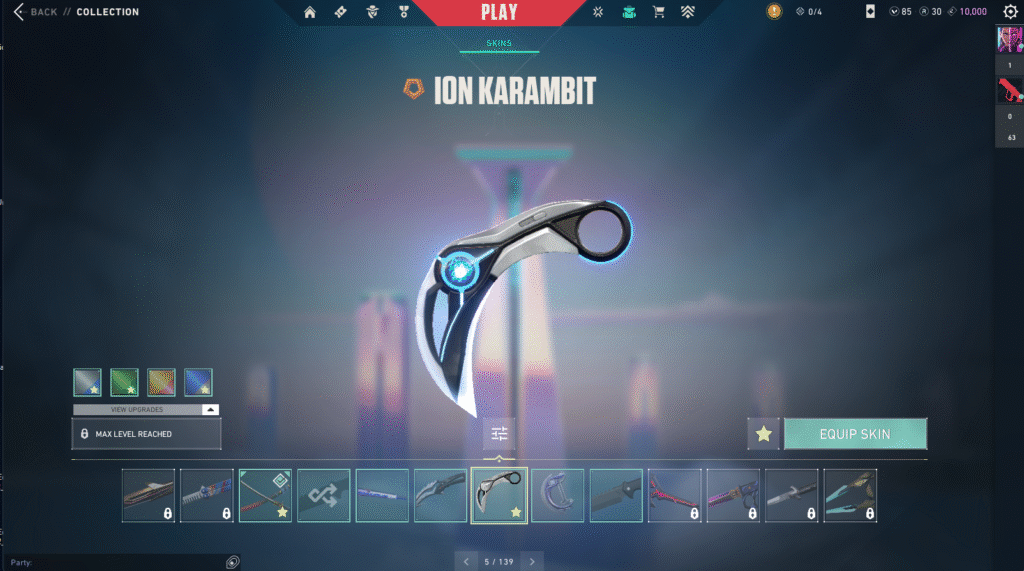Open the agents icon in top navigation
Screen dimensions: 1024x571
pos(371,12)
